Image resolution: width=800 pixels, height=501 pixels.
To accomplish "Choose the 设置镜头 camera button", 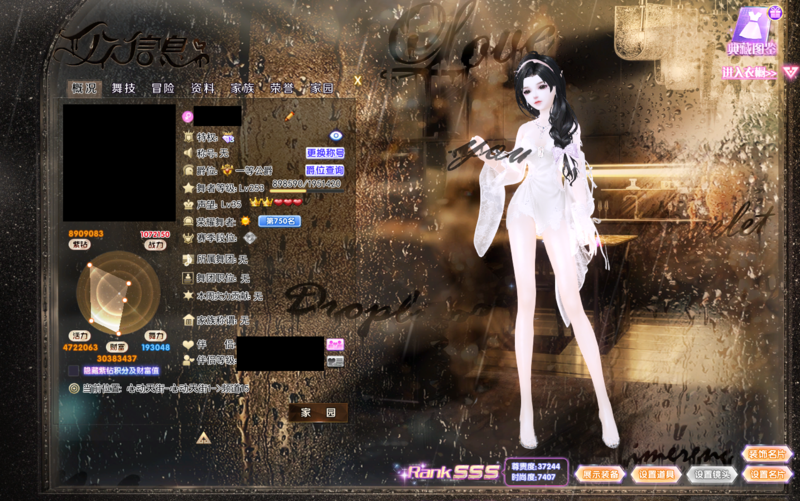I will tap(713, 474).
